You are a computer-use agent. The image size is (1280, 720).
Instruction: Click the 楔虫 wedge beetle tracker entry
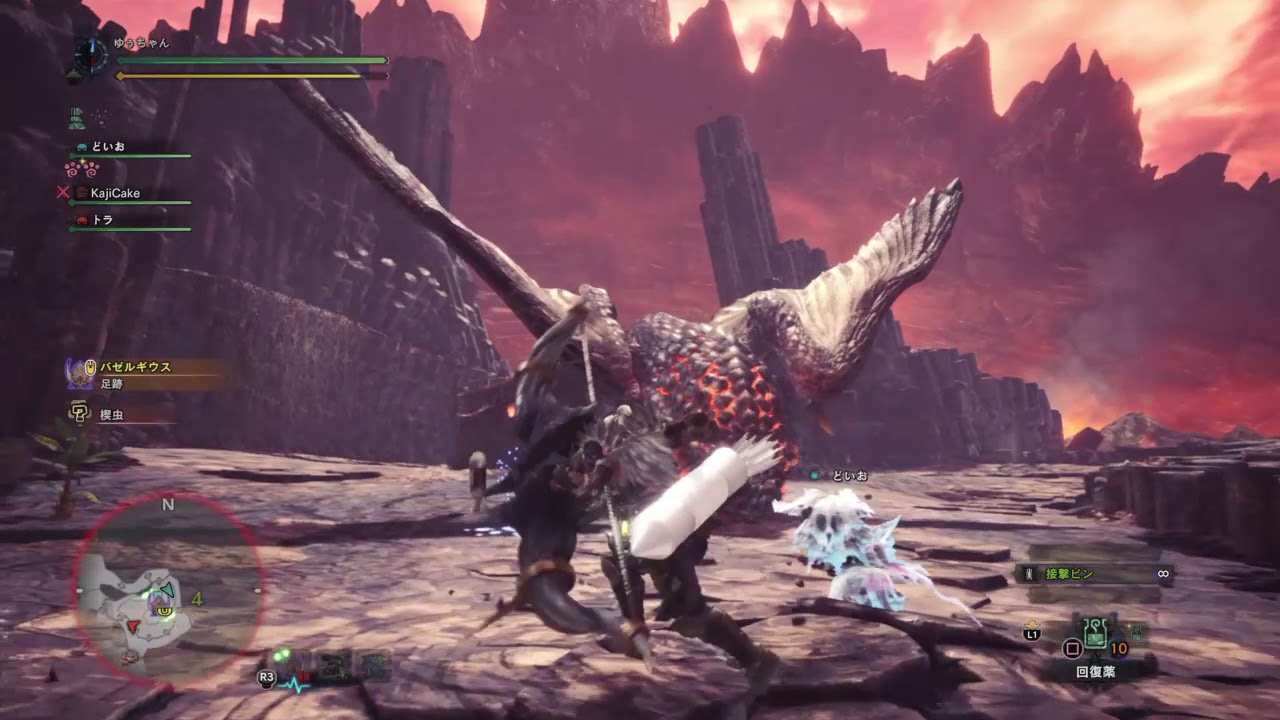(110, 413)
